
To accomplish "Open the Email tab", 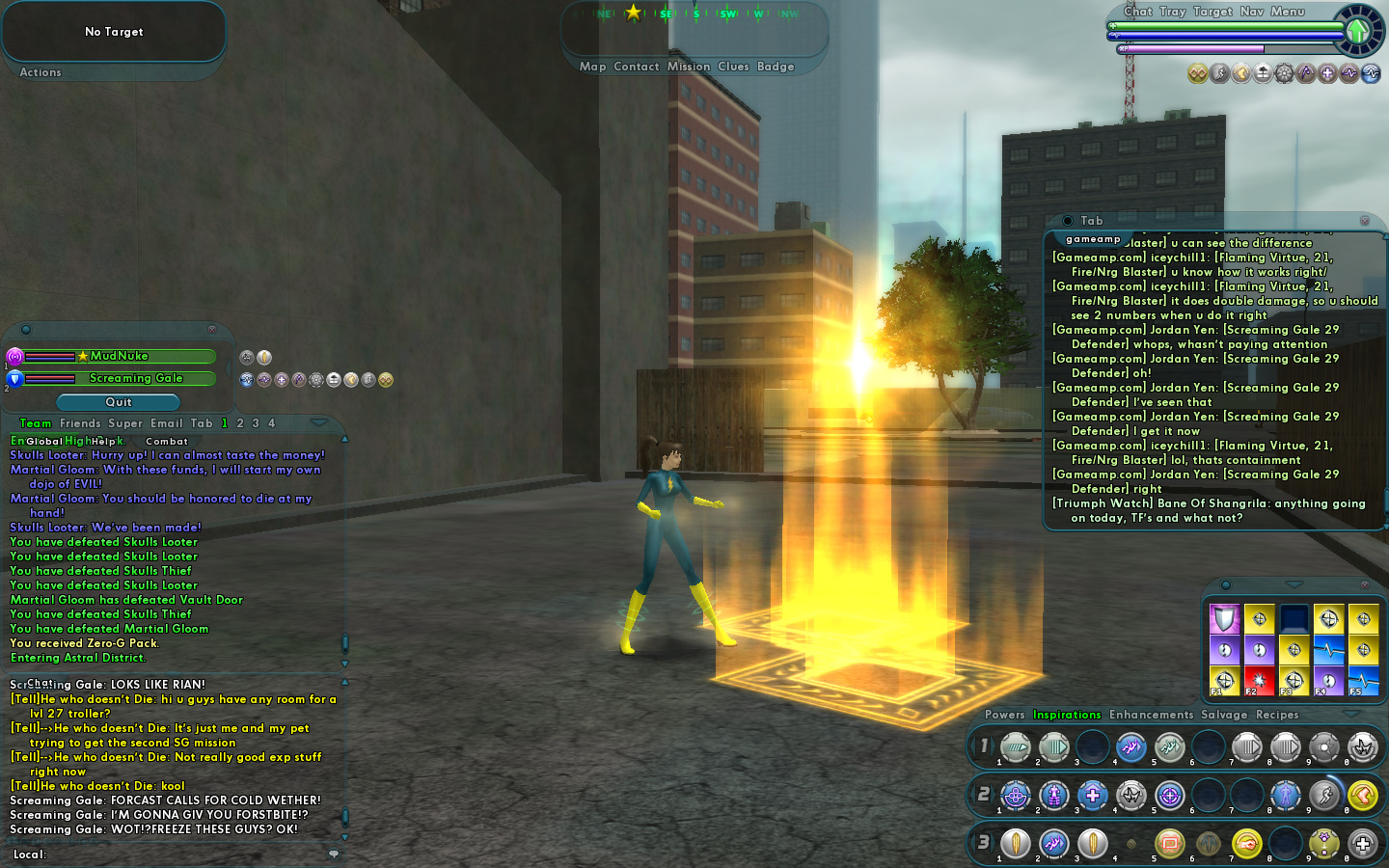I will (x=166, y=423).
